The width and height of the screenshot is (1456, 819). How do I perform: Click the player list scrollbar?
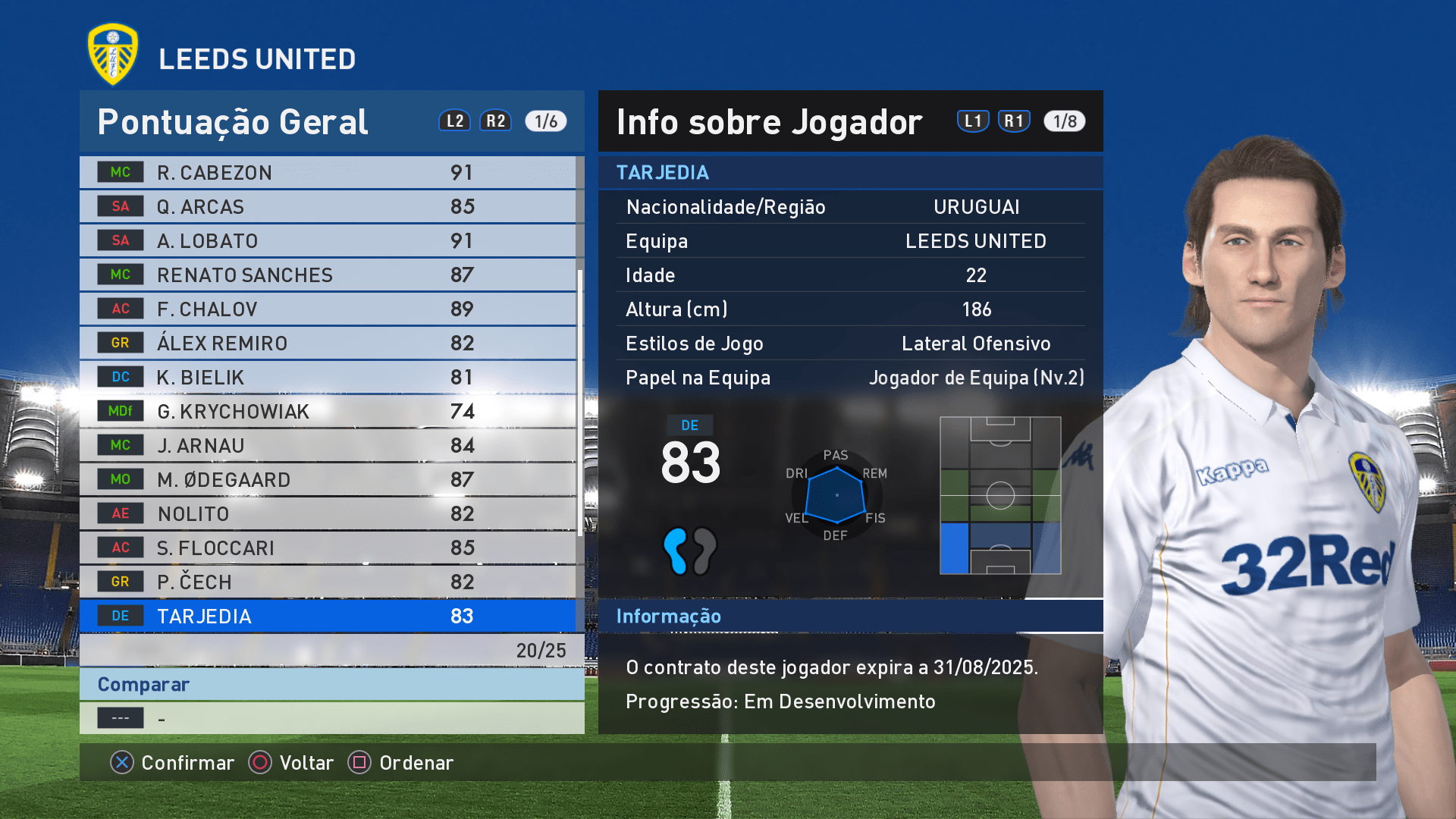[580, 402]
